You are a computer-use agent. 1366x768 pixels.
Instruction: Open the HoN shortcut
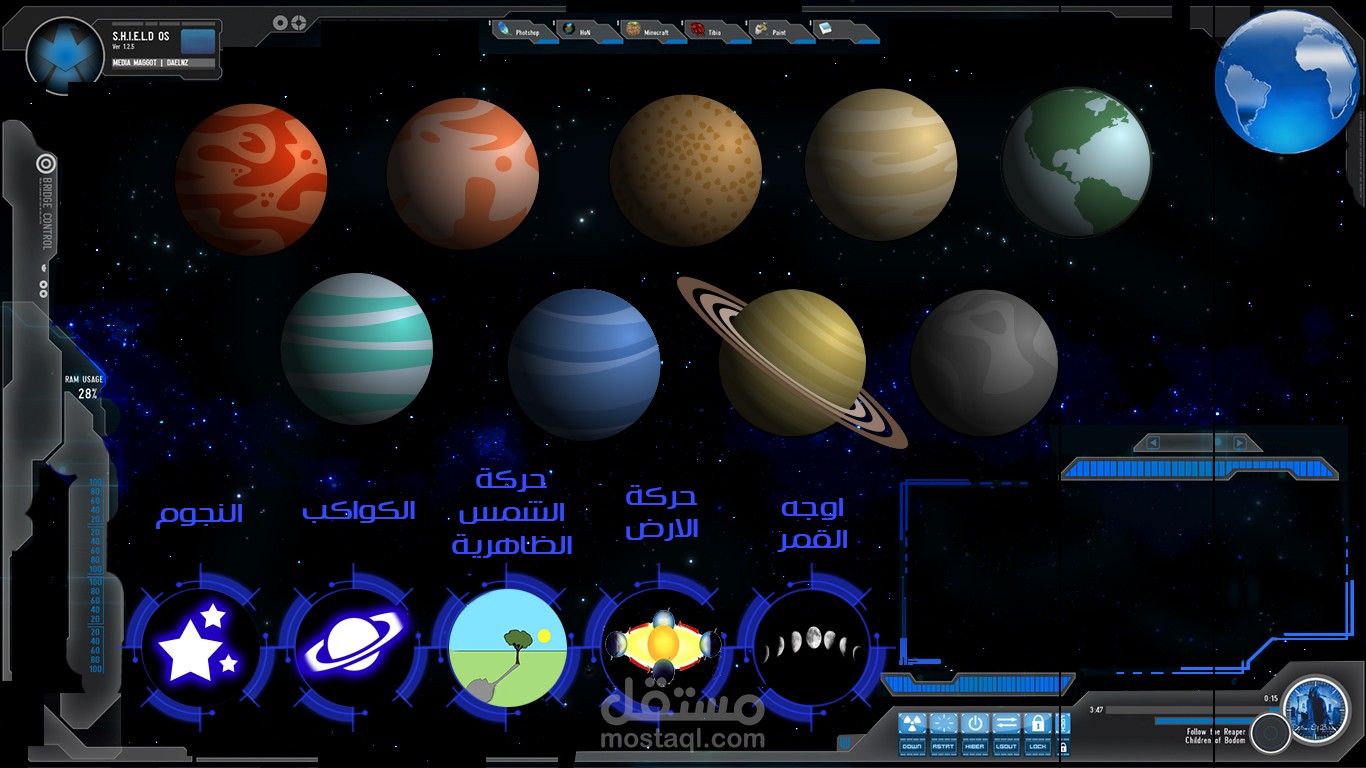[580, 32]
